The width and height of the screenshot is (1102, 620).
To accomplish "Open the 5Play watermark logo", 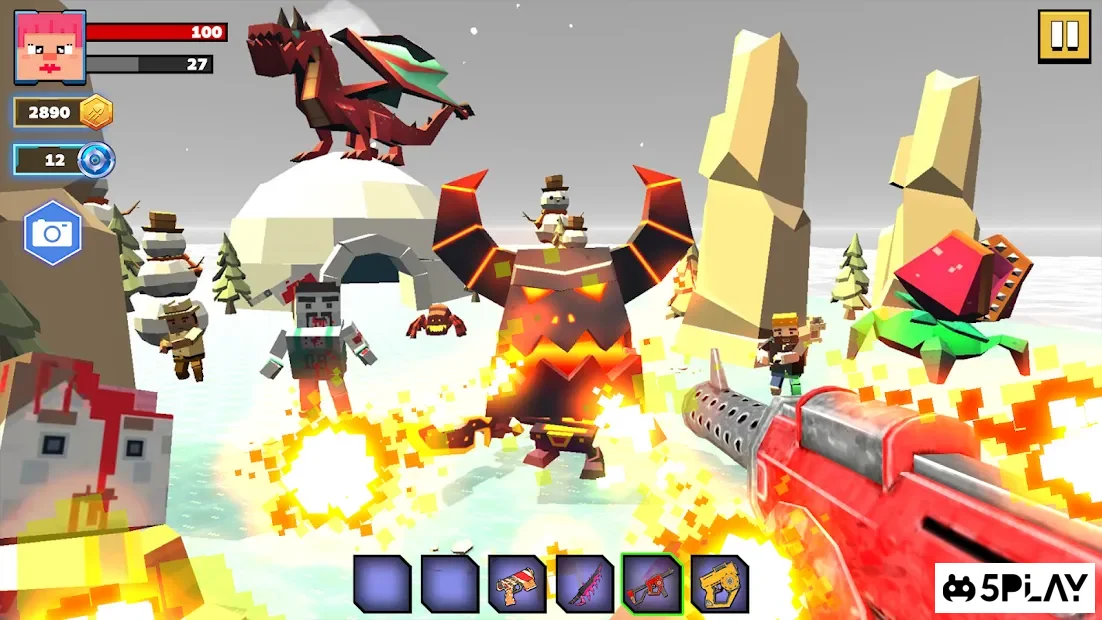I will click(x=1016, y=589).
